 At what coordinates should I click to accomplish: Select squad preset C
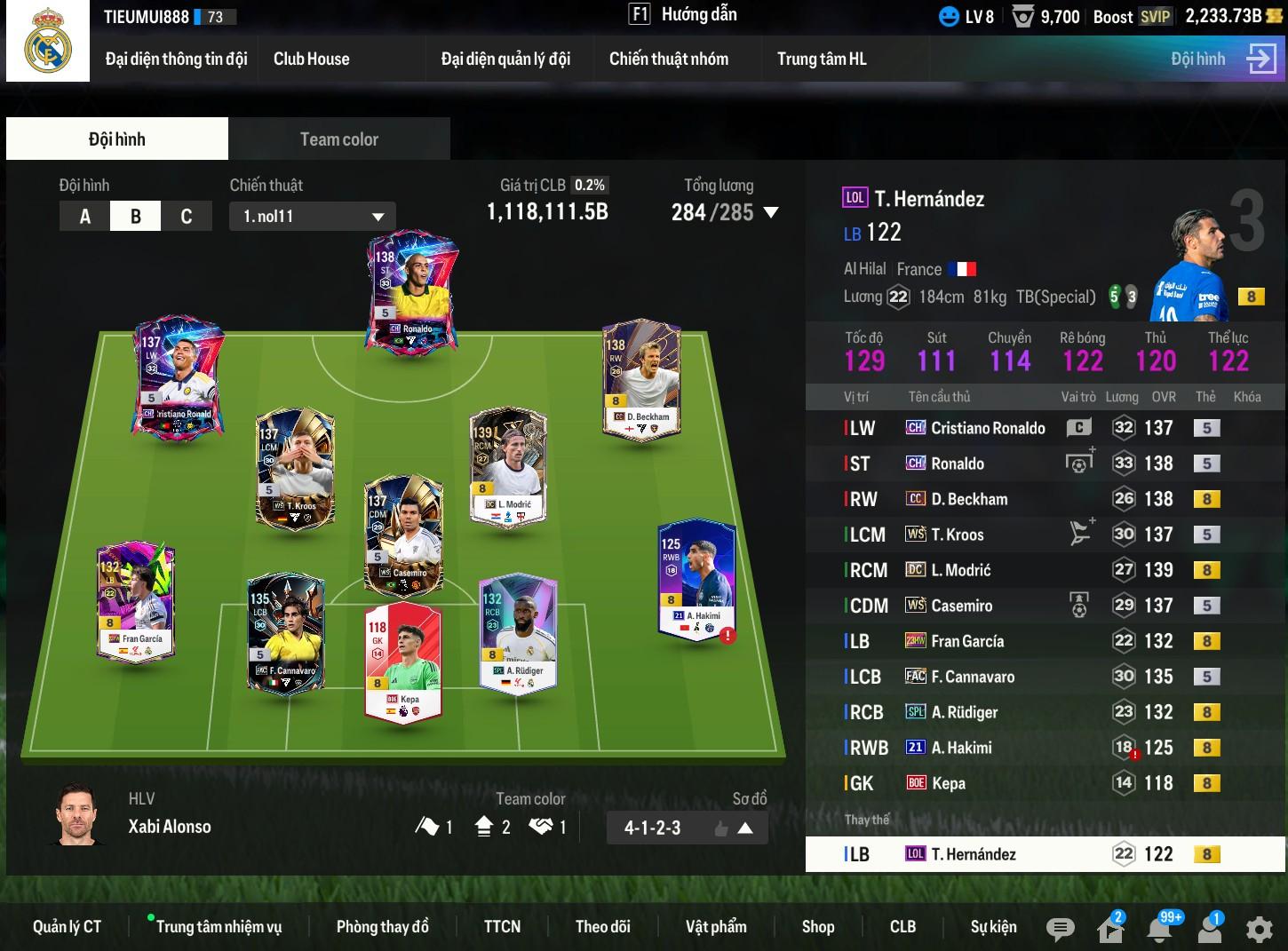tap(187, 217)
